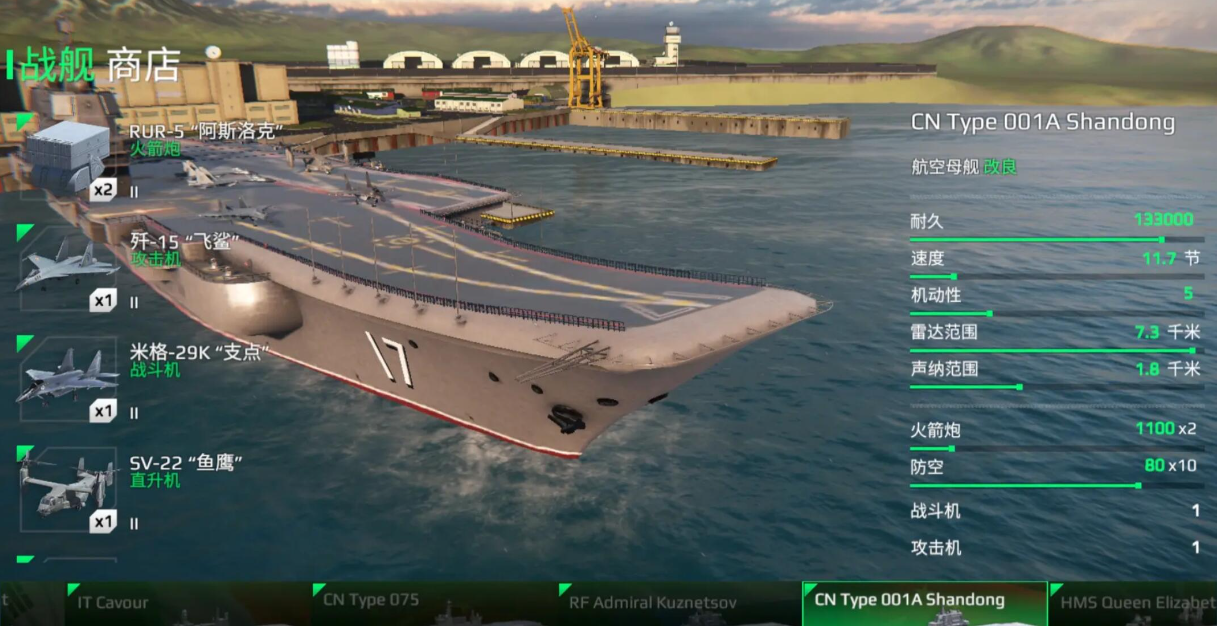This screenshot has height=626, width=1217.
Task: Choose the 歼-15 飞鲨 attack aircraft slot
Action: pyautogui.click(x=67, y=268)
